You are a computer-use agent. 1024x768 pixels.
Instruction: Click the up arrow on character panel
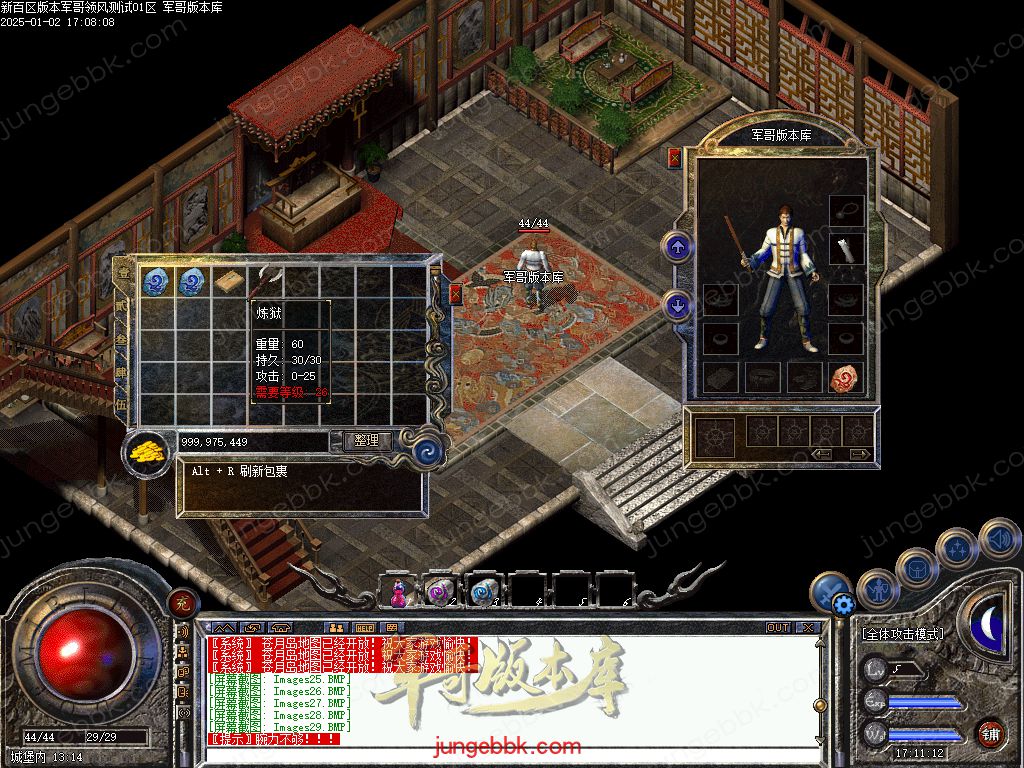pos(677,246)
